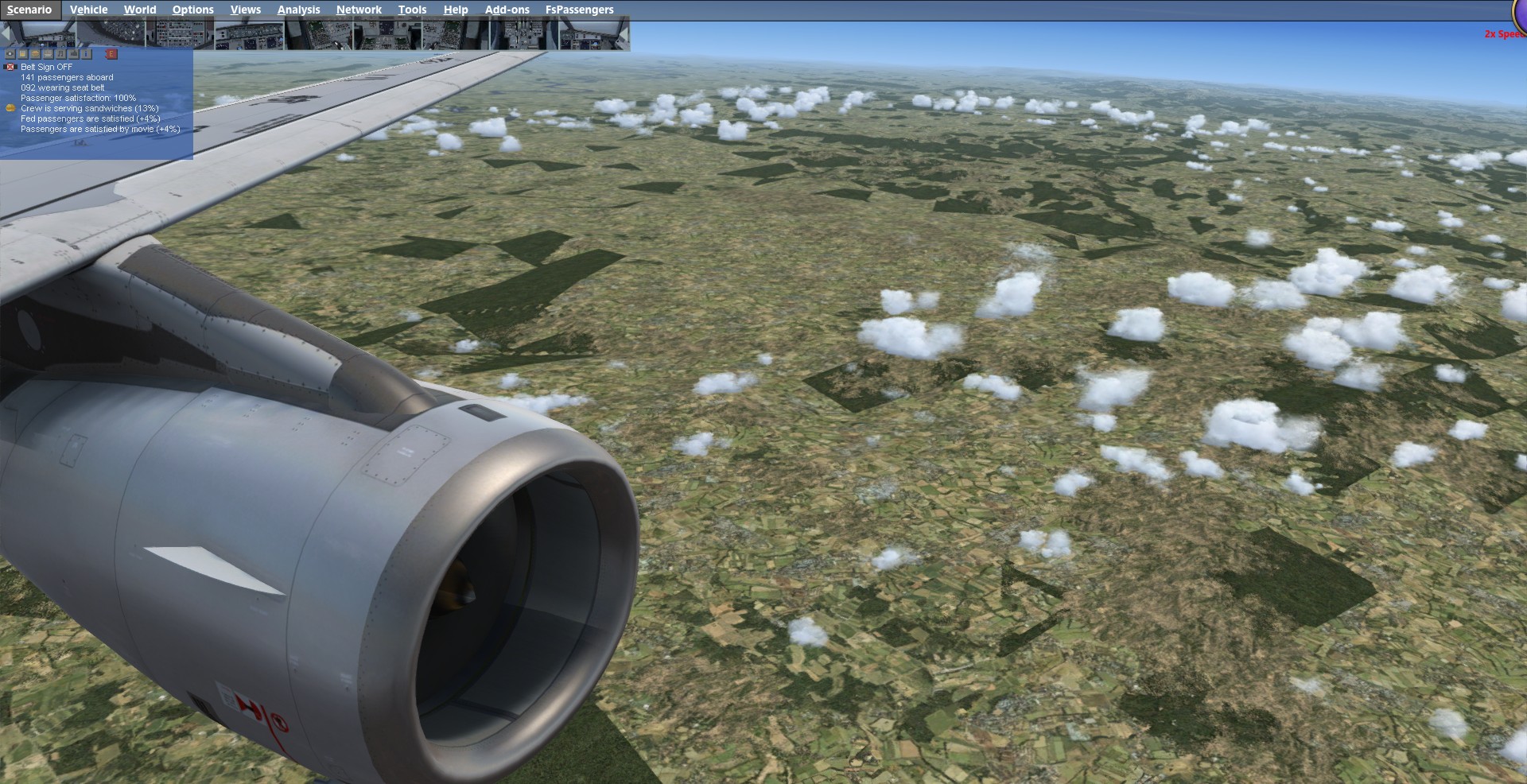Open the Scenario menu

coord(29,10)
